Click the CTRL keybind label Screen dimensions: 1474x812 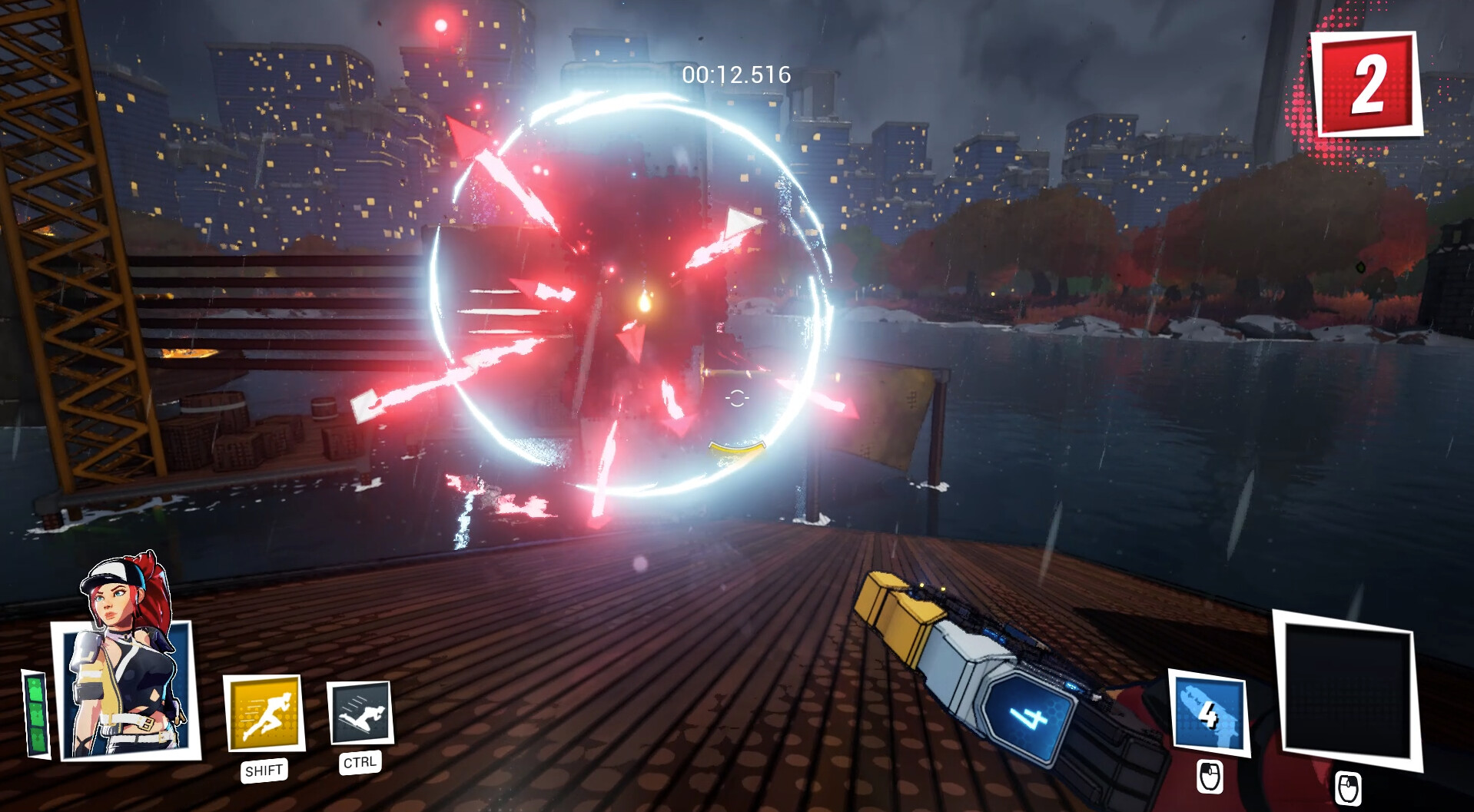[358, 762]
